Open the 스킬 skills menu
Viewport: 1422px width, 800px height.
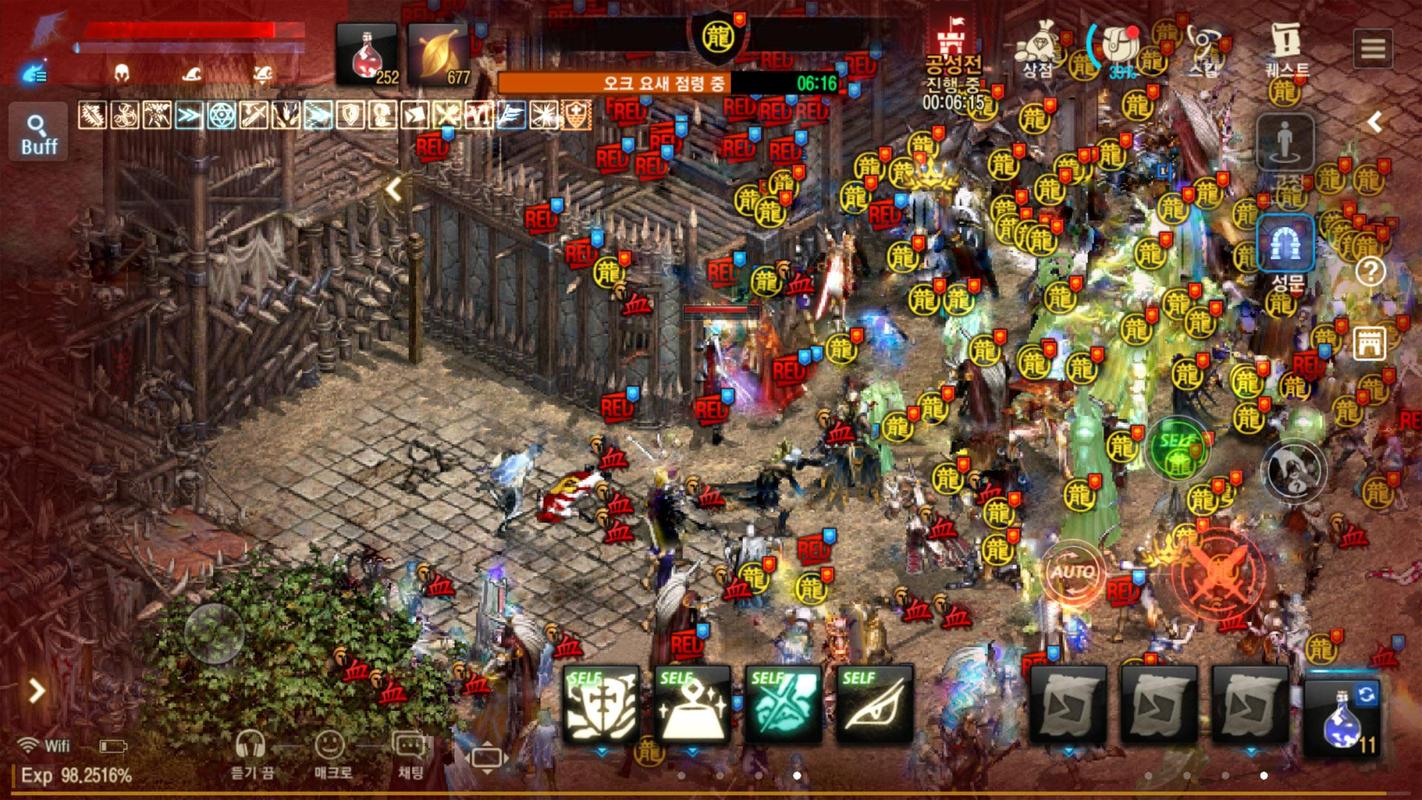[1203, 50]
